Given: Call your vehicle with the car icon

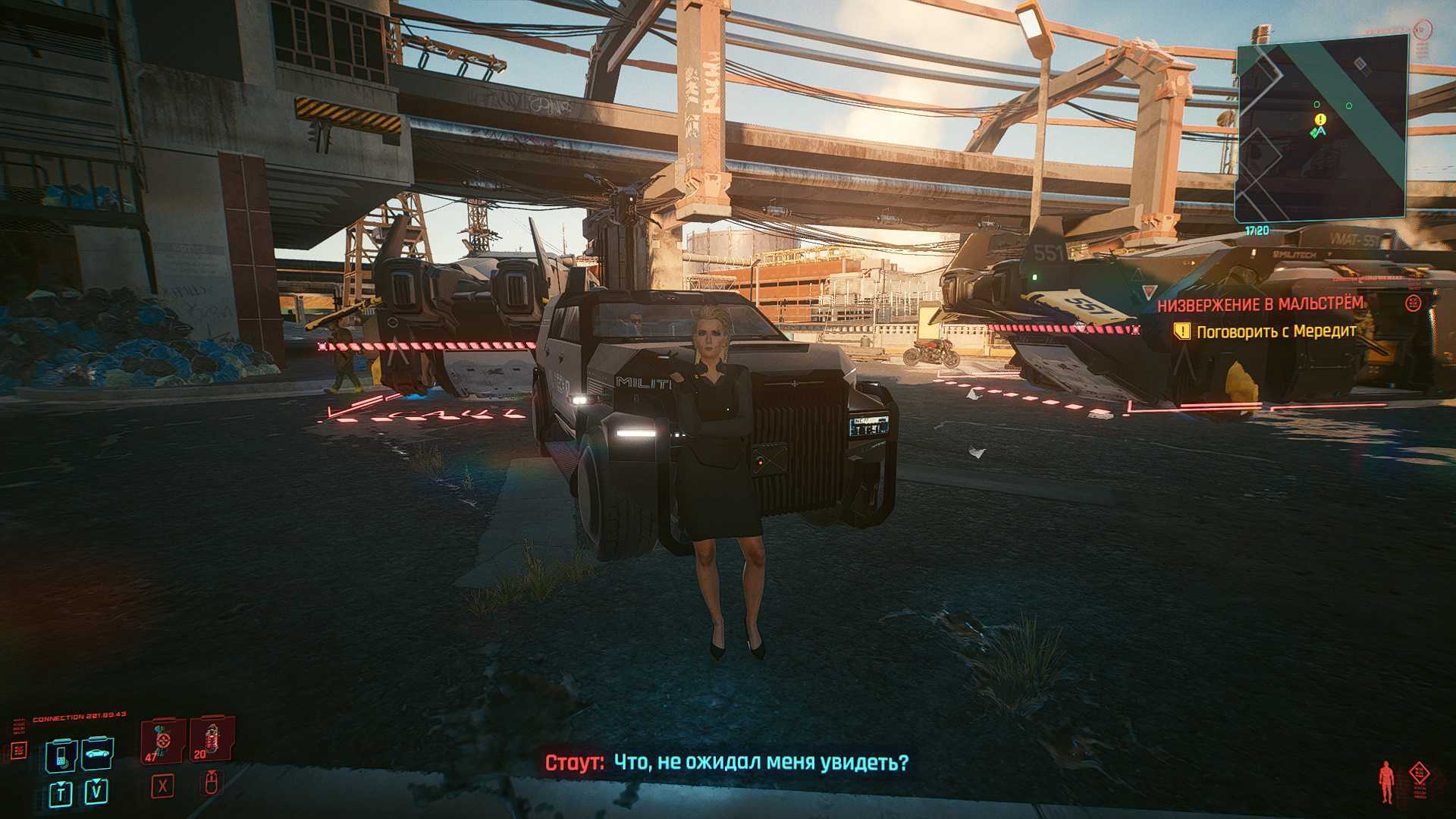Looking at the screenshot, I should [x=97, y=754].
